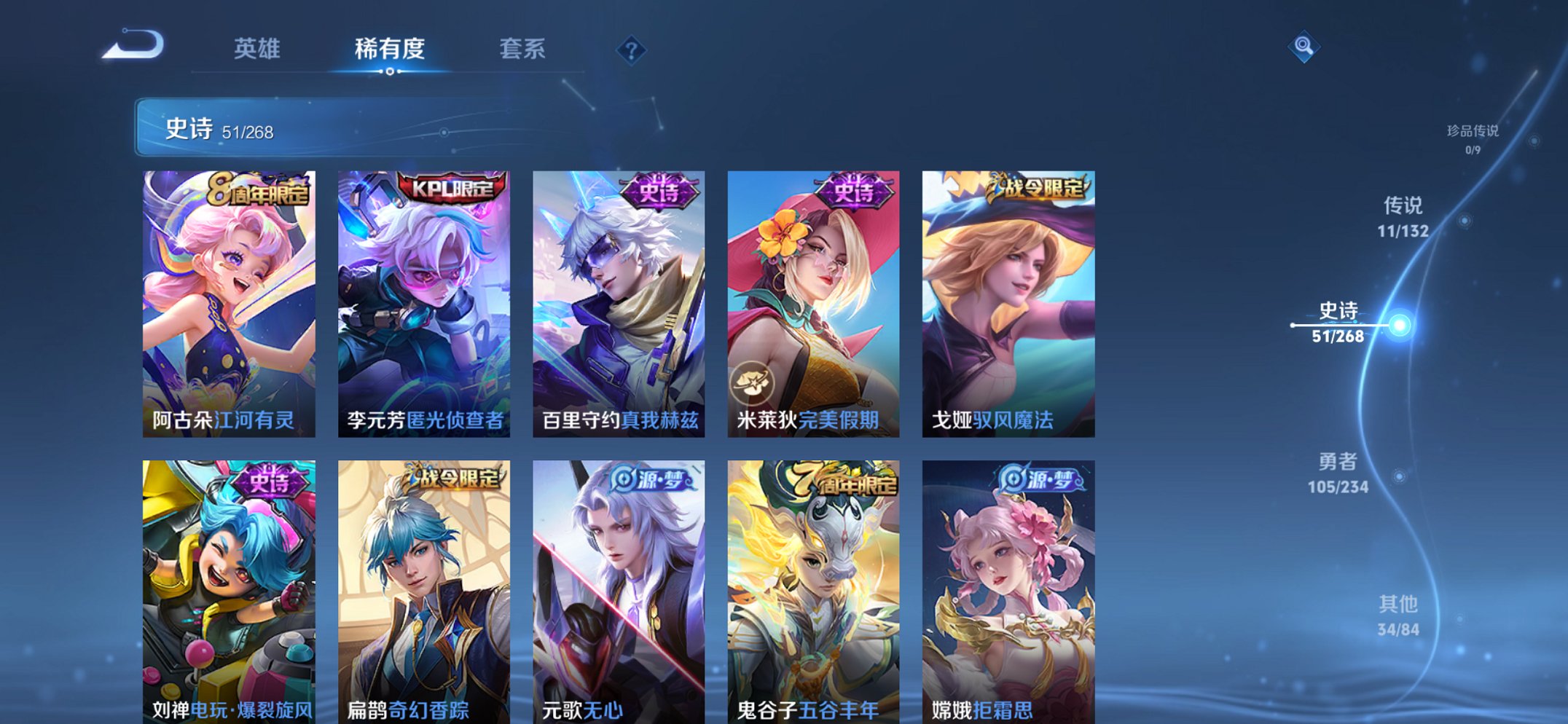Viewport: 1568px width, 724px height.
Task: Open the help question mark icon
Action: pyautogui.click(x=632, y=50)
